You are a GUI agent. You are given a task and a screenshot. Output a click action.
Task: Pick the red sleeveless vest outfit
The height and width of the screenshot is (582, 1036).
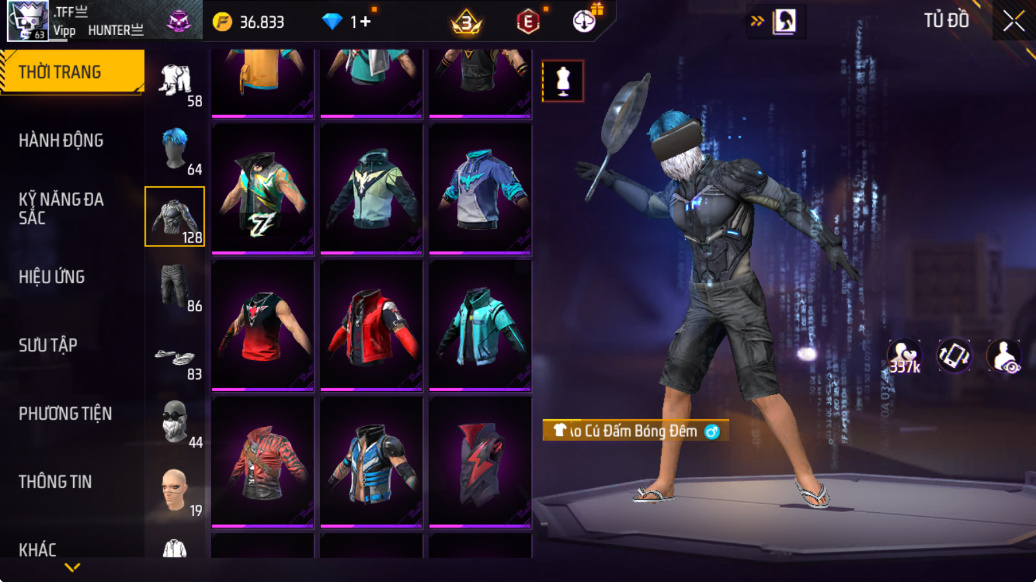[x=264, y=325]
